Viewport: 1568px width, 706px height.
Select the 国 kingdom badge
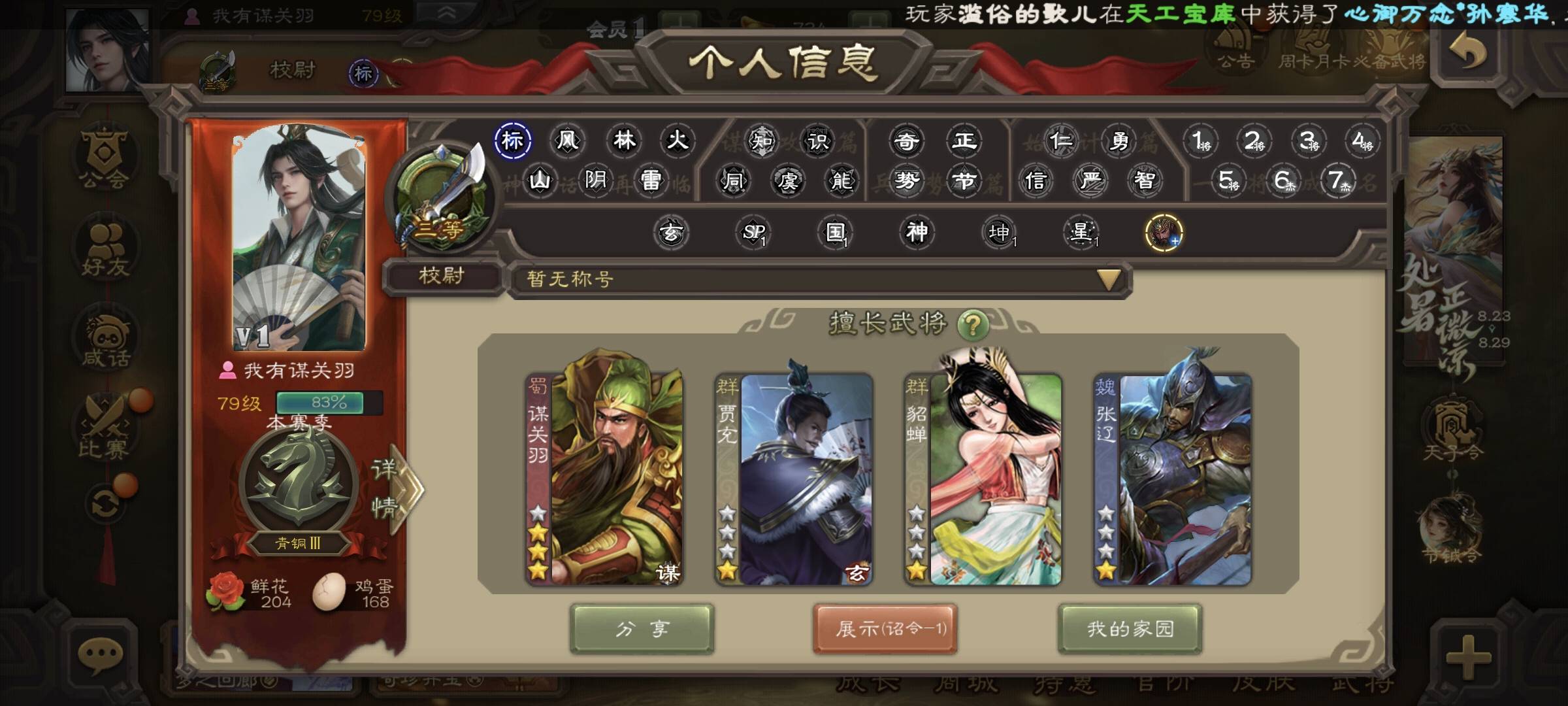click(x=835, y=232)
